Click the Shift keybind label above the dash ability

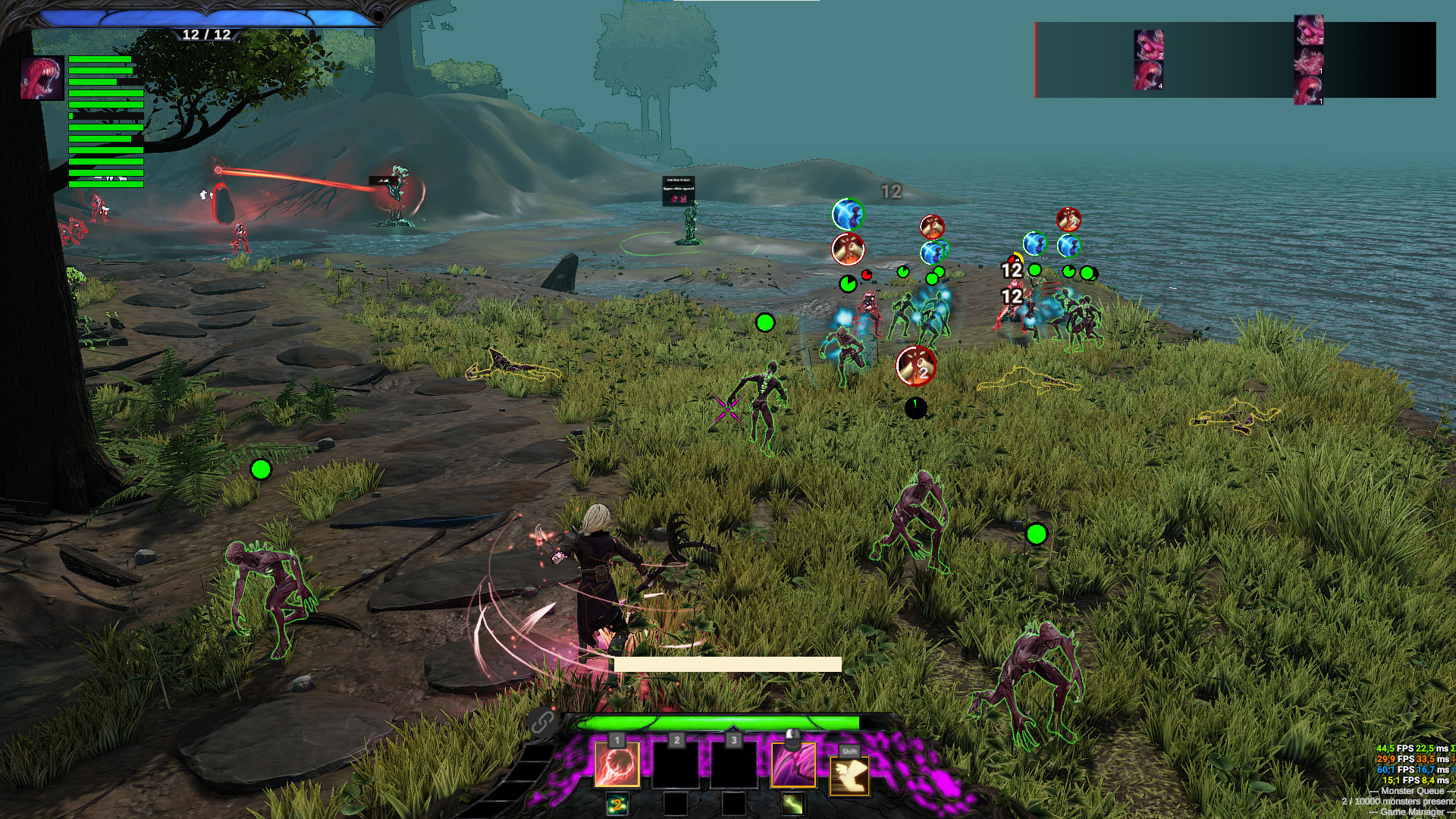851,751
